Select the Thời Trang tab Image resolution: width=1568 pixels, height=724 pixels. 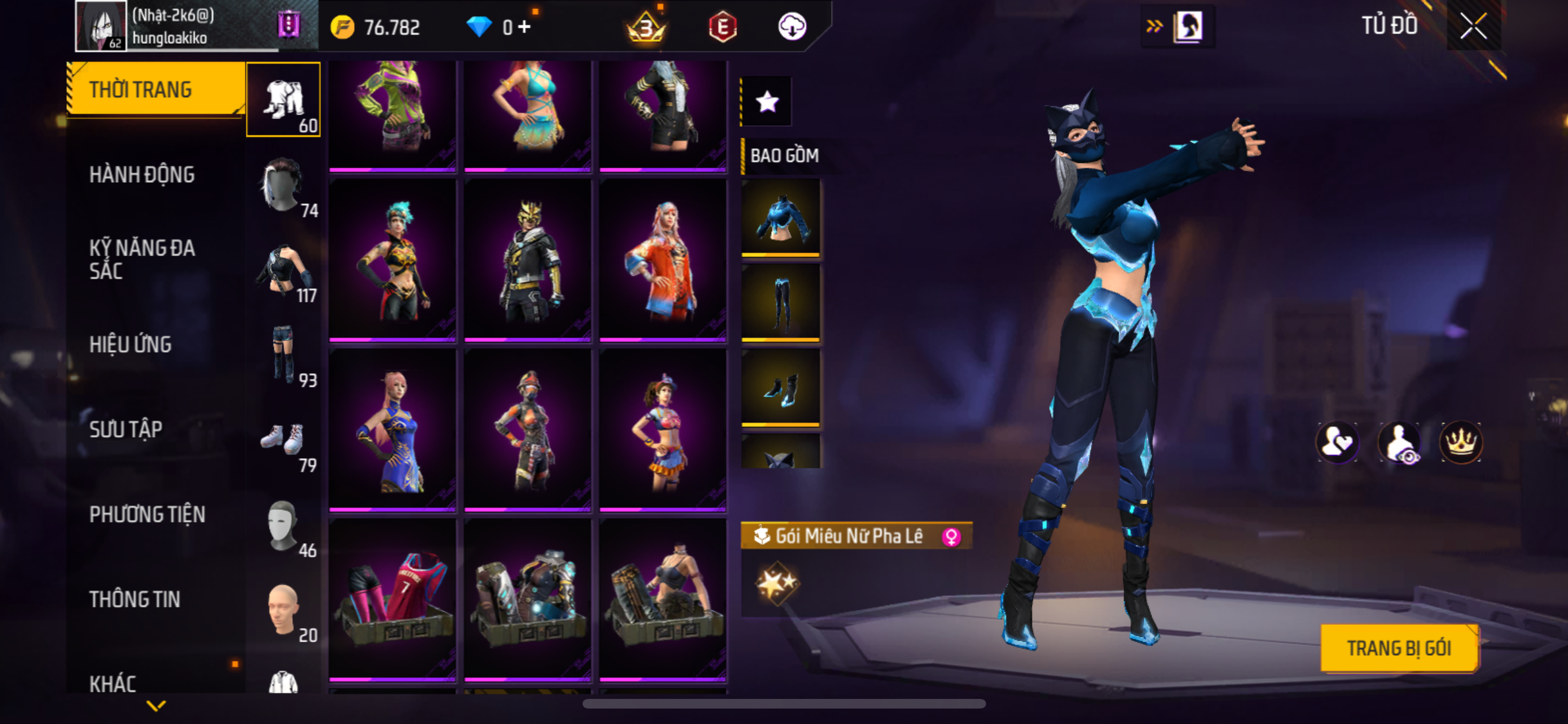[140, 90]
